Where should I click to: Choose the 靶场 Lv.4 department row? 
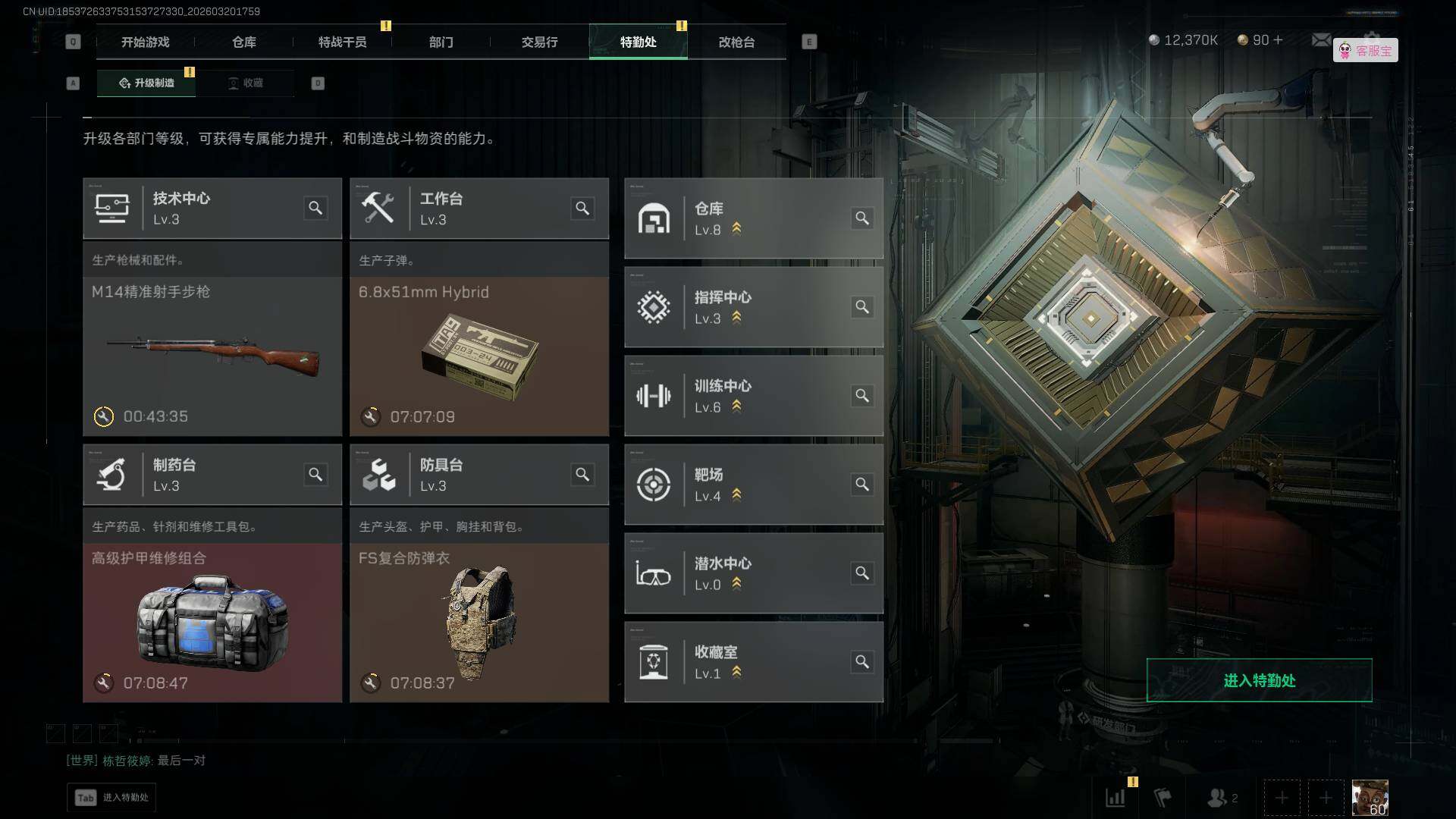[753, 485]
